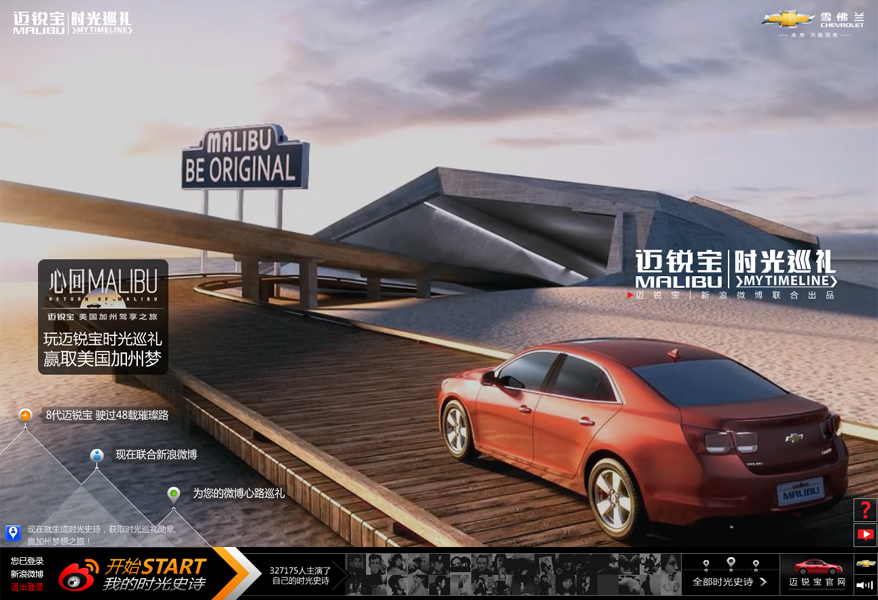Toggle sound with the speaker icon
The image size is (878, 600).
(865, 585)
